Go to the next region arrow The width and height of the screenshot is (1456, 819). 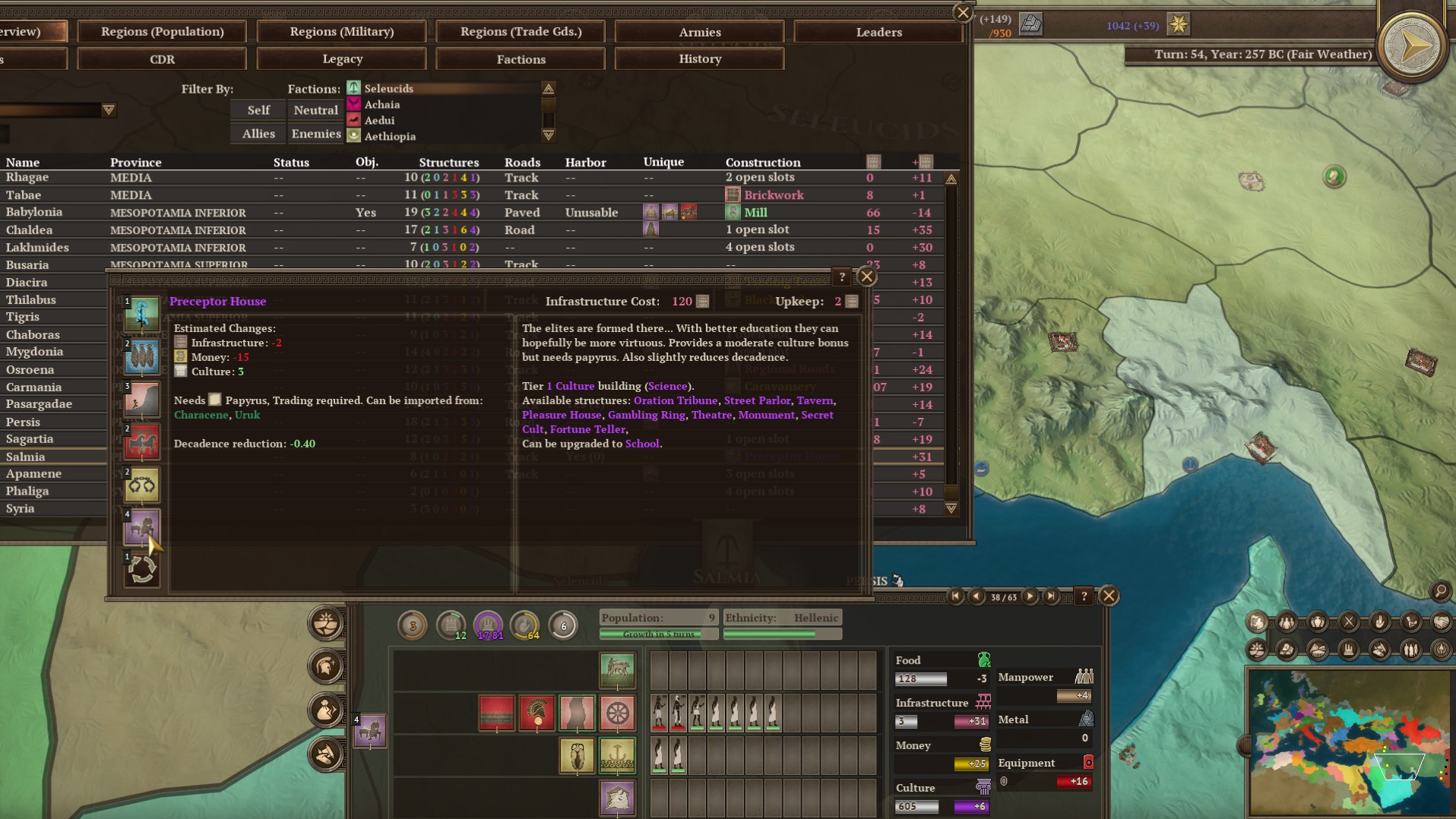click(x=1030, y=596)
